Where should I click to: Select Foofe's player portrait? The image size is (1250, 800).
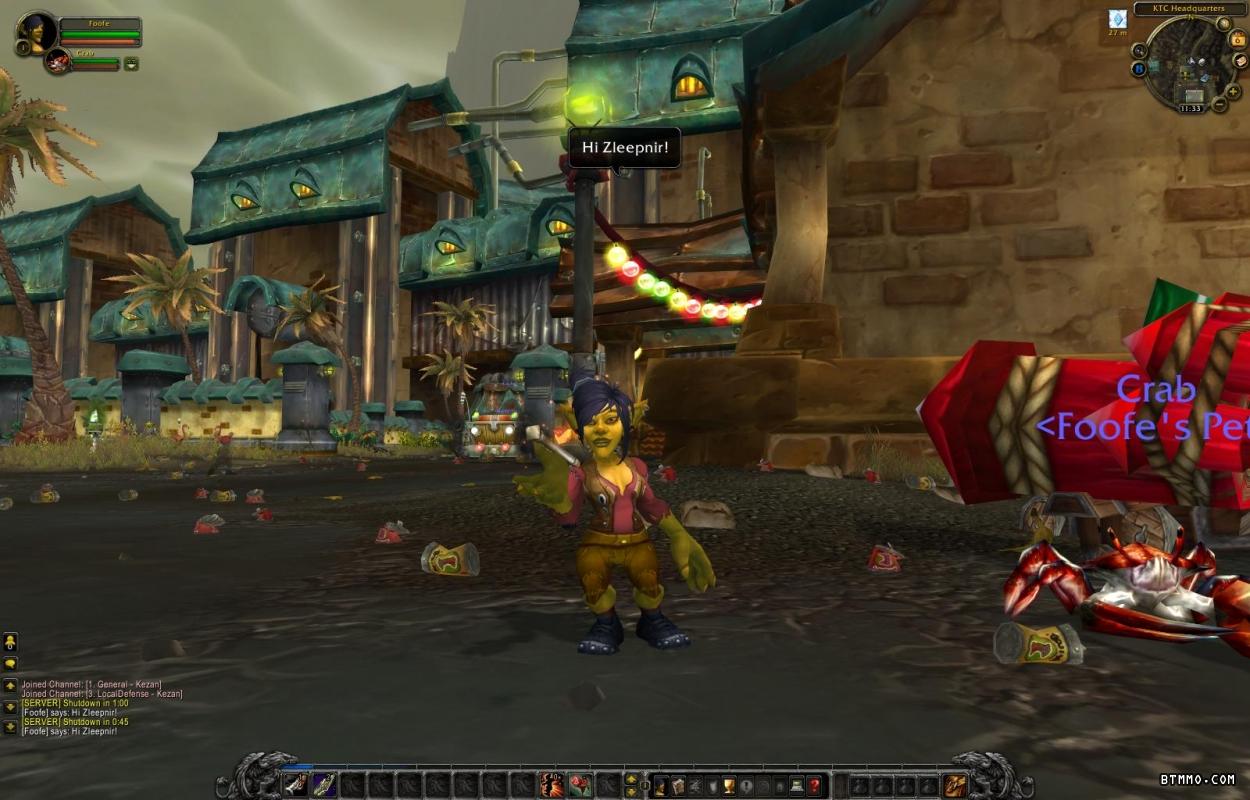38,32
